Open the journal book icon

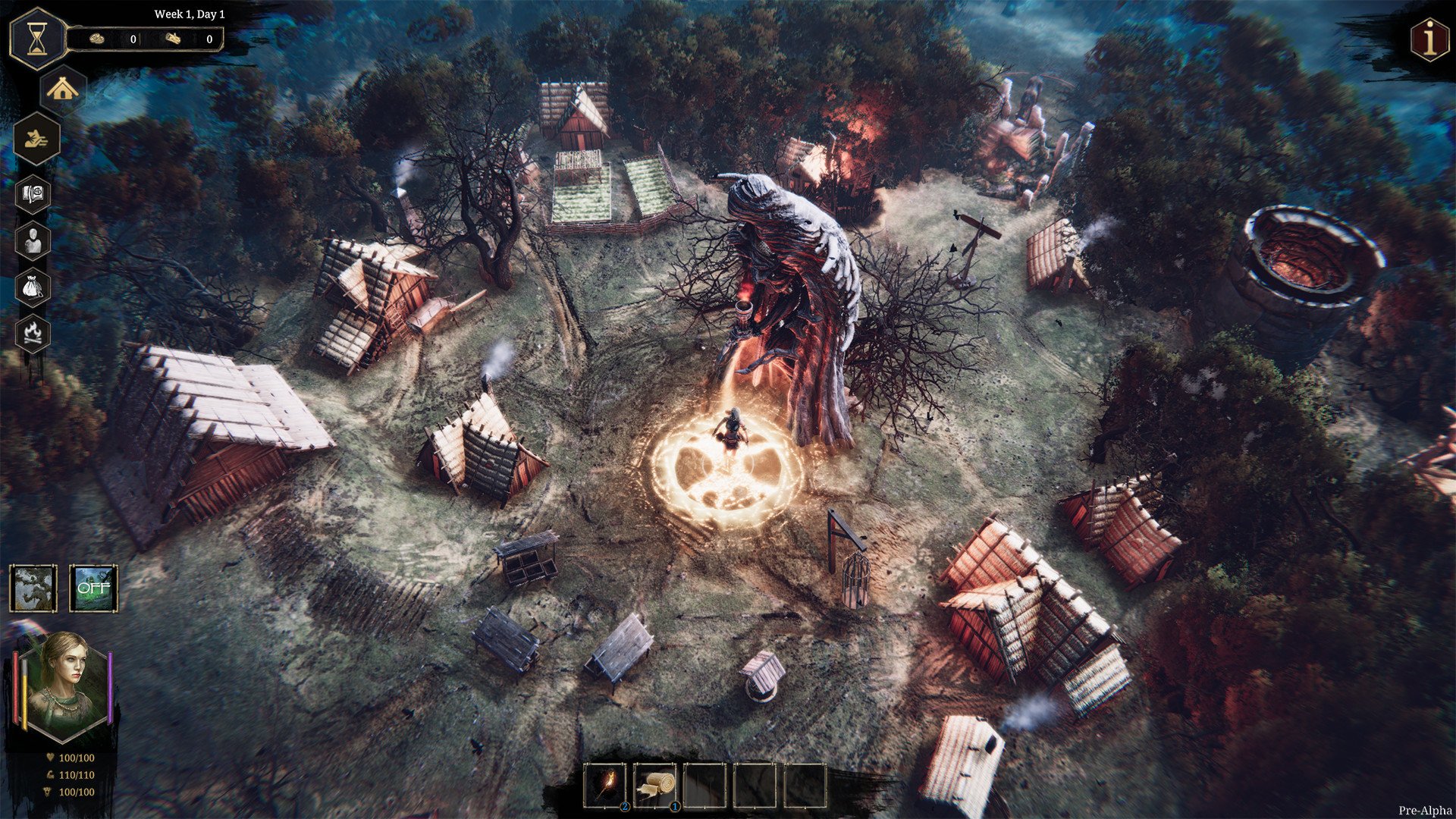click(33, 195)
